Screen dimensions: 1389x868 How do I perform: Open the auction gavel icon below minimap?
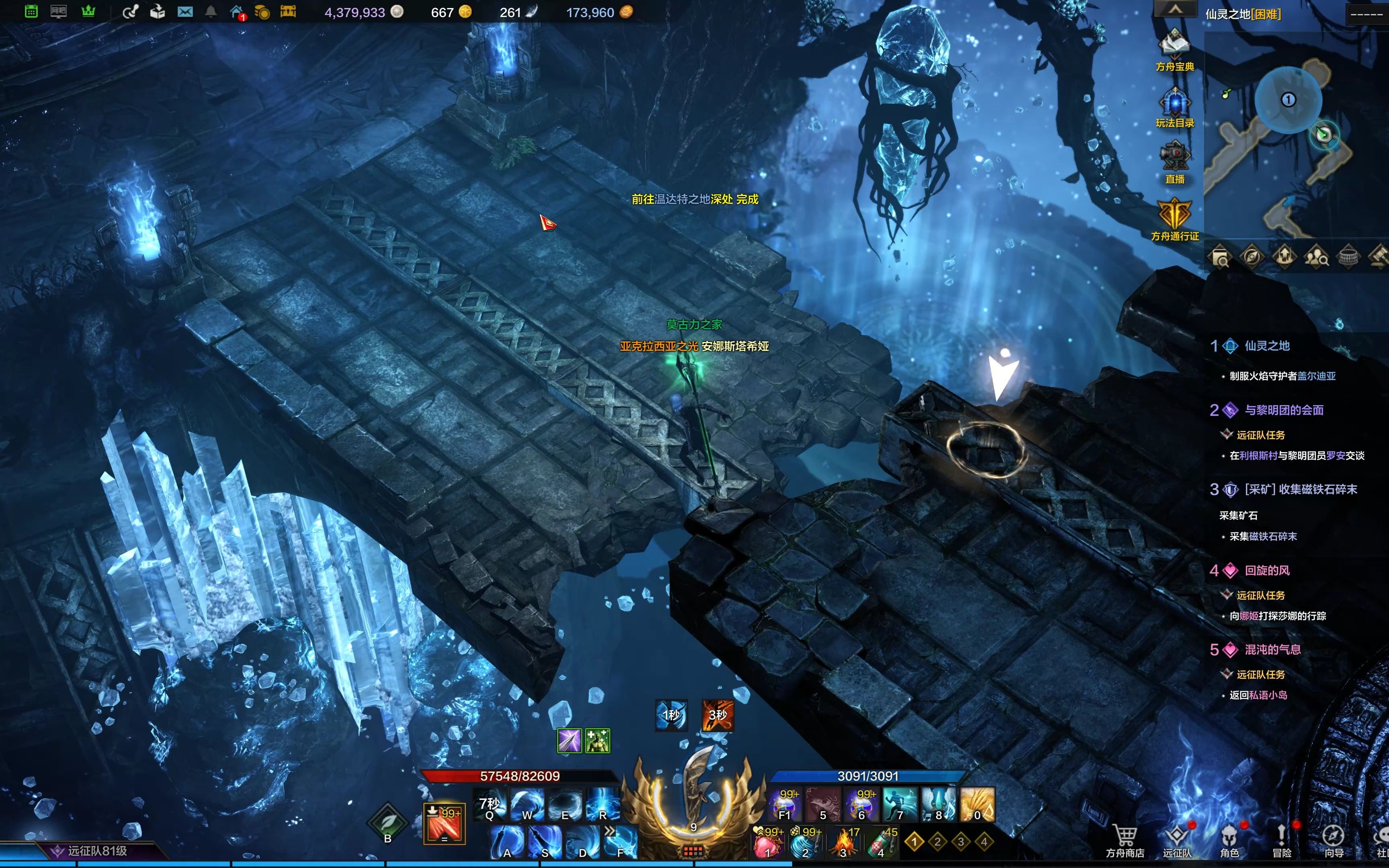pyautogui.click(x=1379, y=256)
